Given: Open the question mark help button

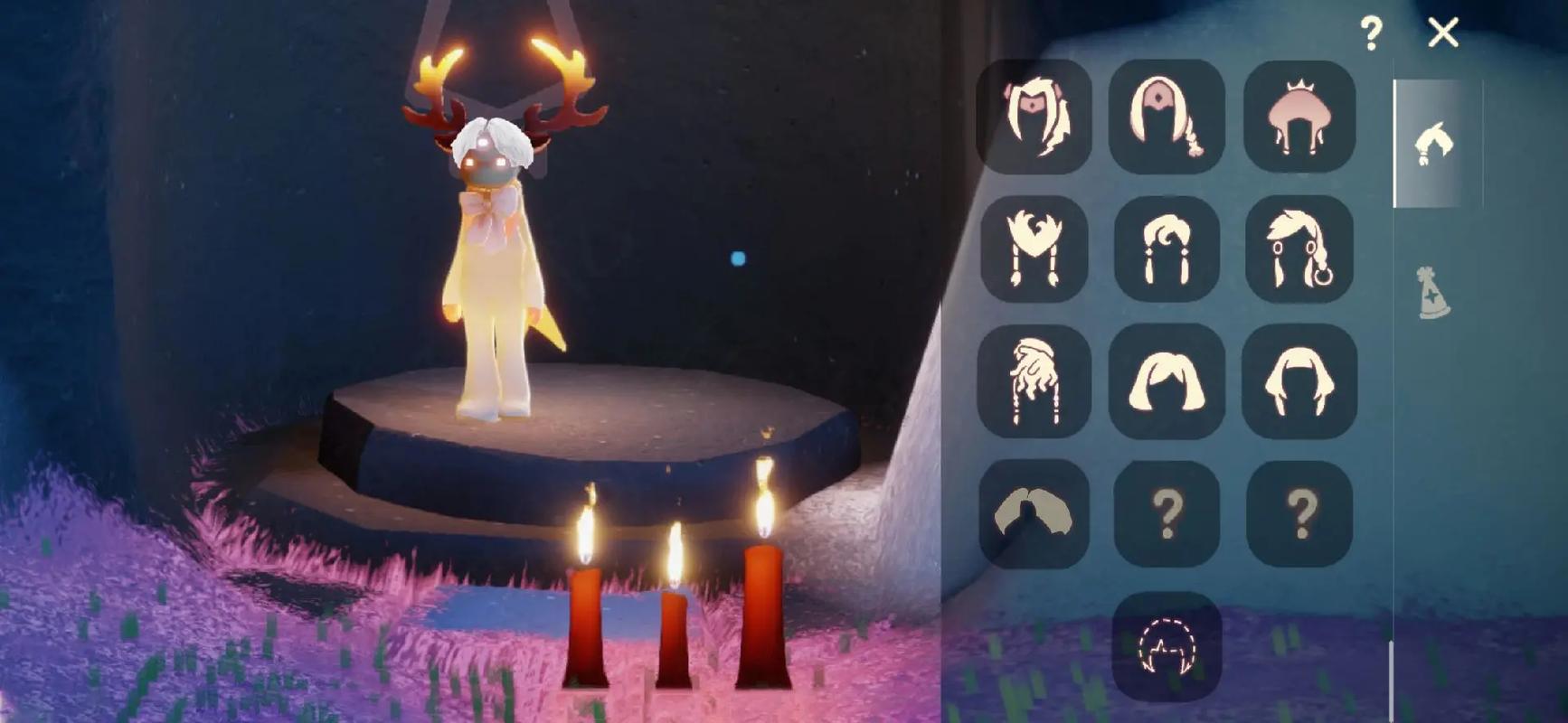Looking at the screenshot, I should click(1371, 34).
